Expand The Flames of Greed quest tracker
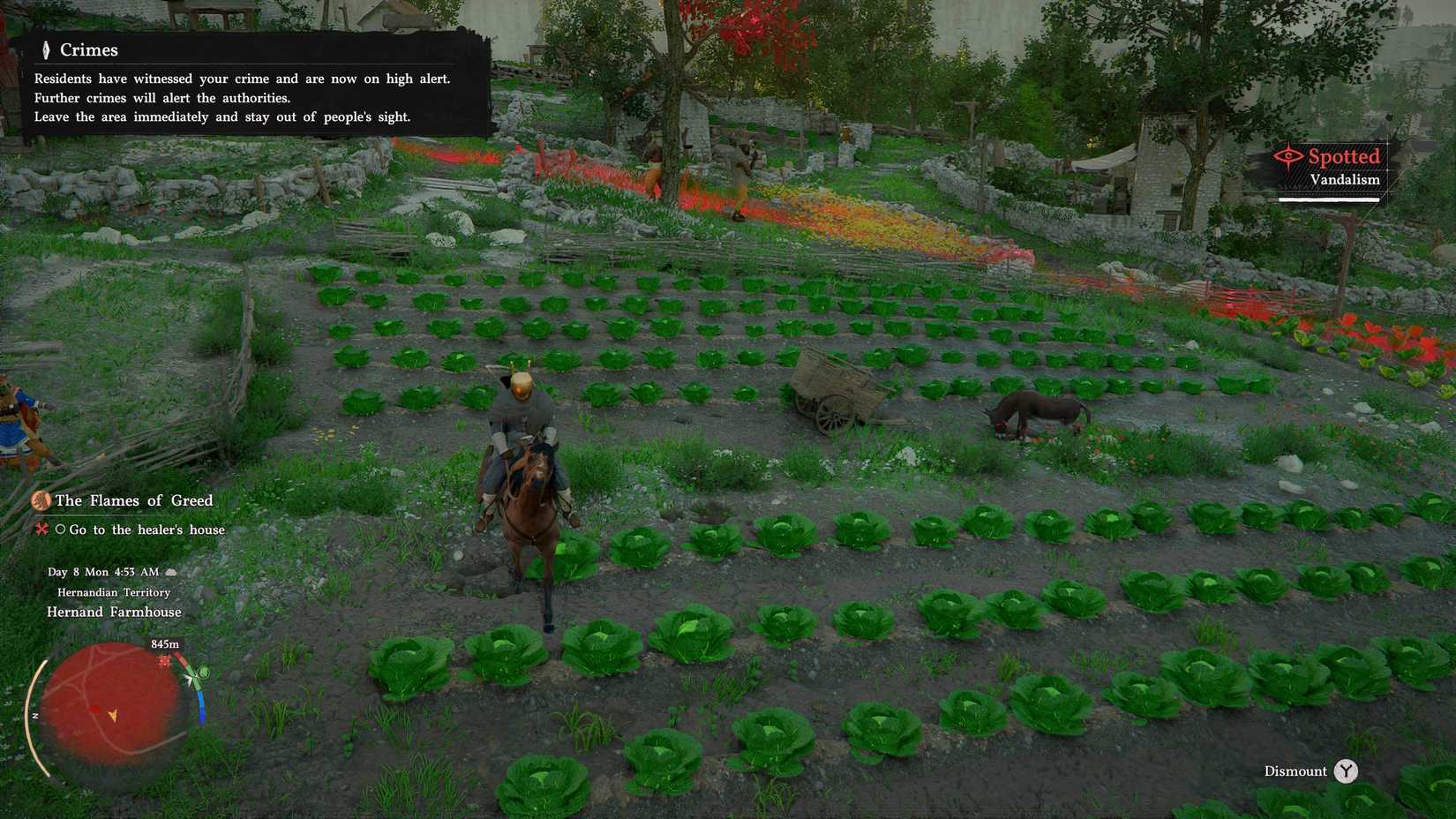This screenshot has width=1456, height=819. pos(133,500)
